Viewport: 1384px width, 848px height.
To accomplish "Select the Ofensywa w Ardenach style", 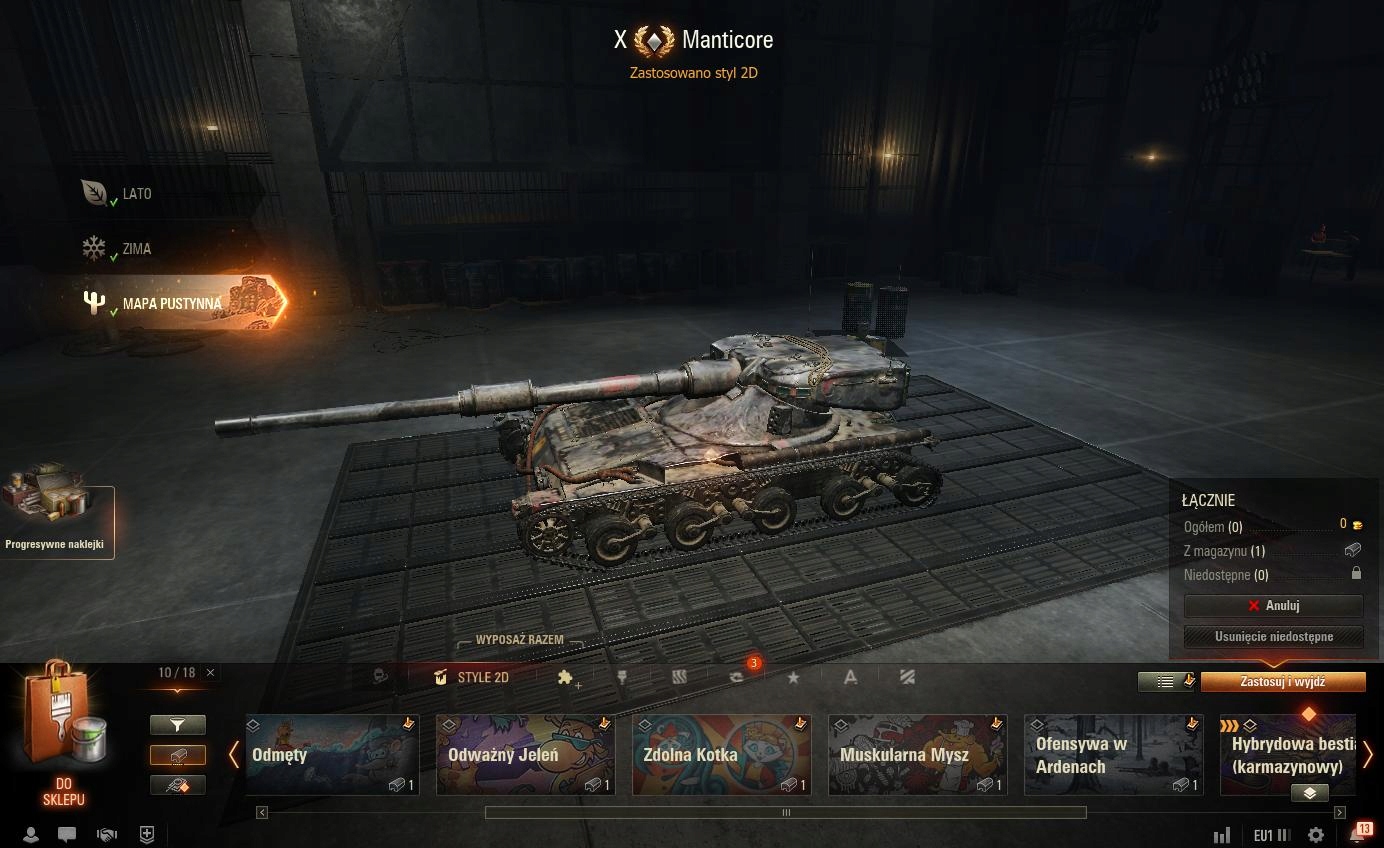I will [1113, 755].
